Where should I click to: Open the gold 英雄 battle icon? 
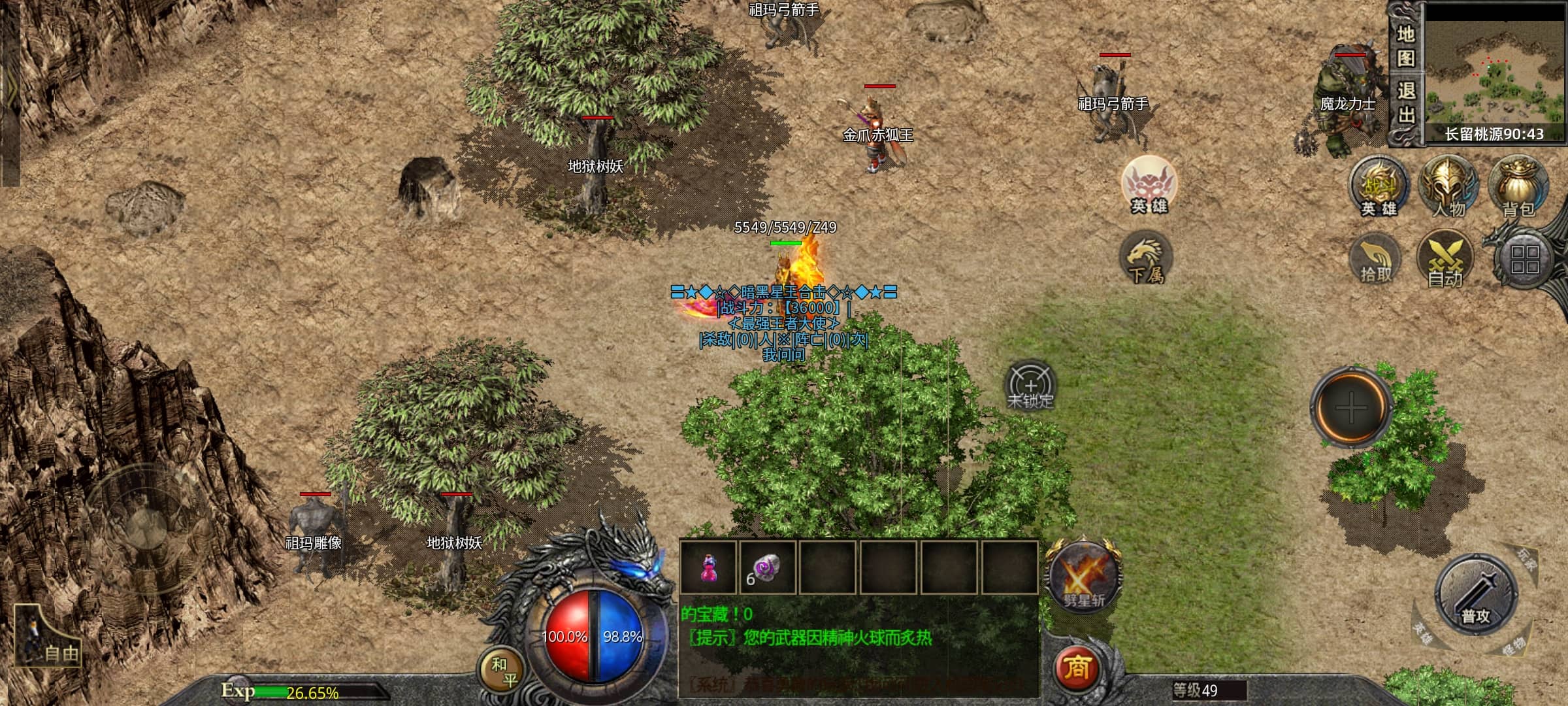[x=1379, y=187]
